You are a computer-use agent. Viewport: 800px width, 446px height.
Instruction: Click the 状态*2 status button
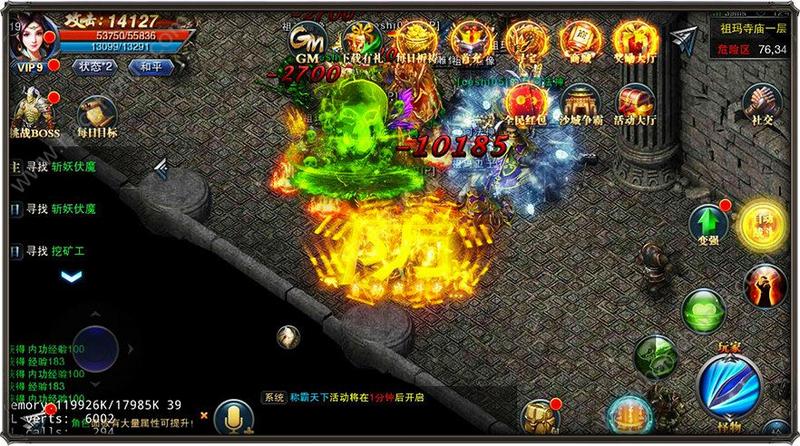click(97, 66)
